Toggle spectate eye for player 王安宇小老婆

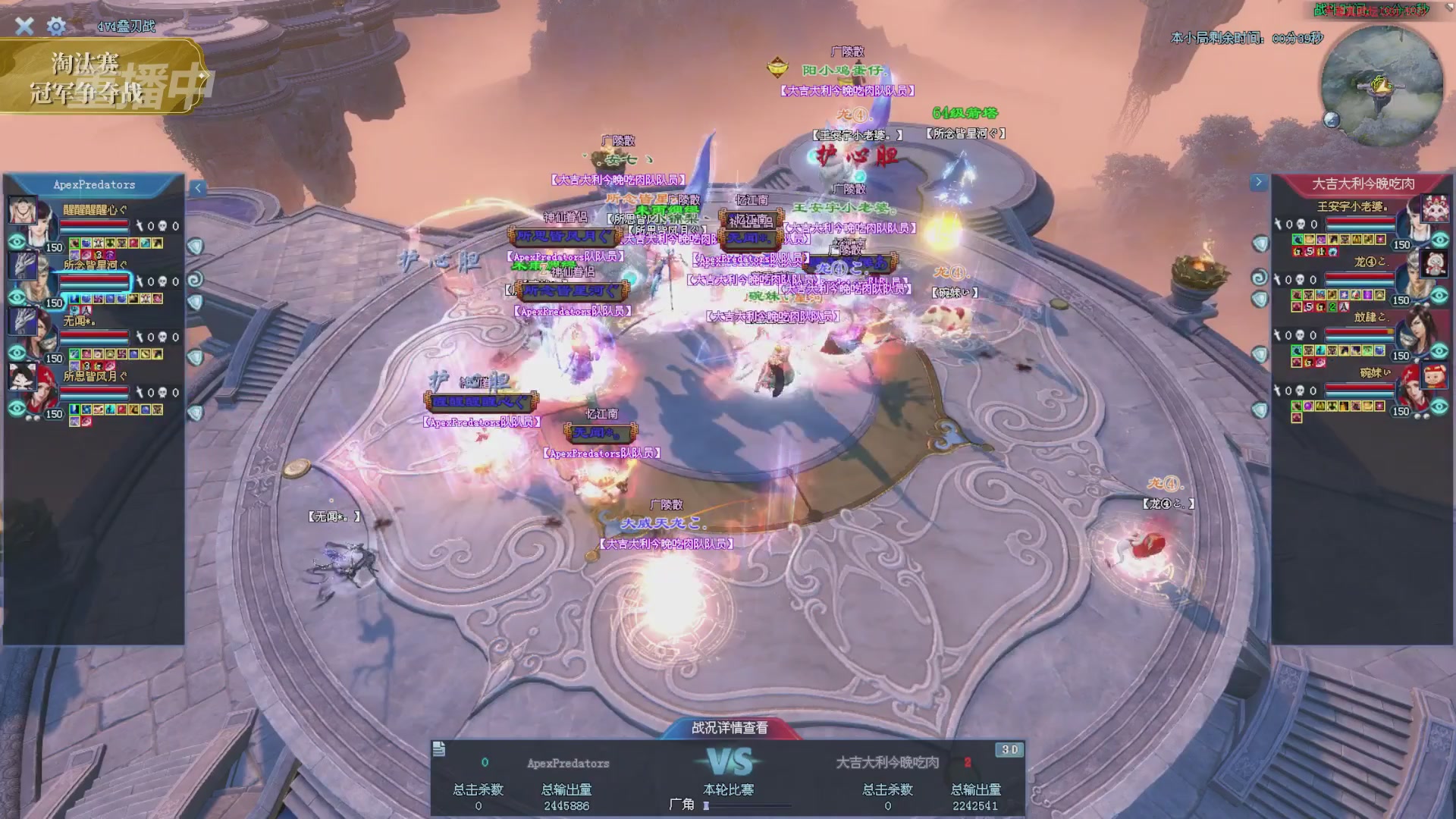1439,240
